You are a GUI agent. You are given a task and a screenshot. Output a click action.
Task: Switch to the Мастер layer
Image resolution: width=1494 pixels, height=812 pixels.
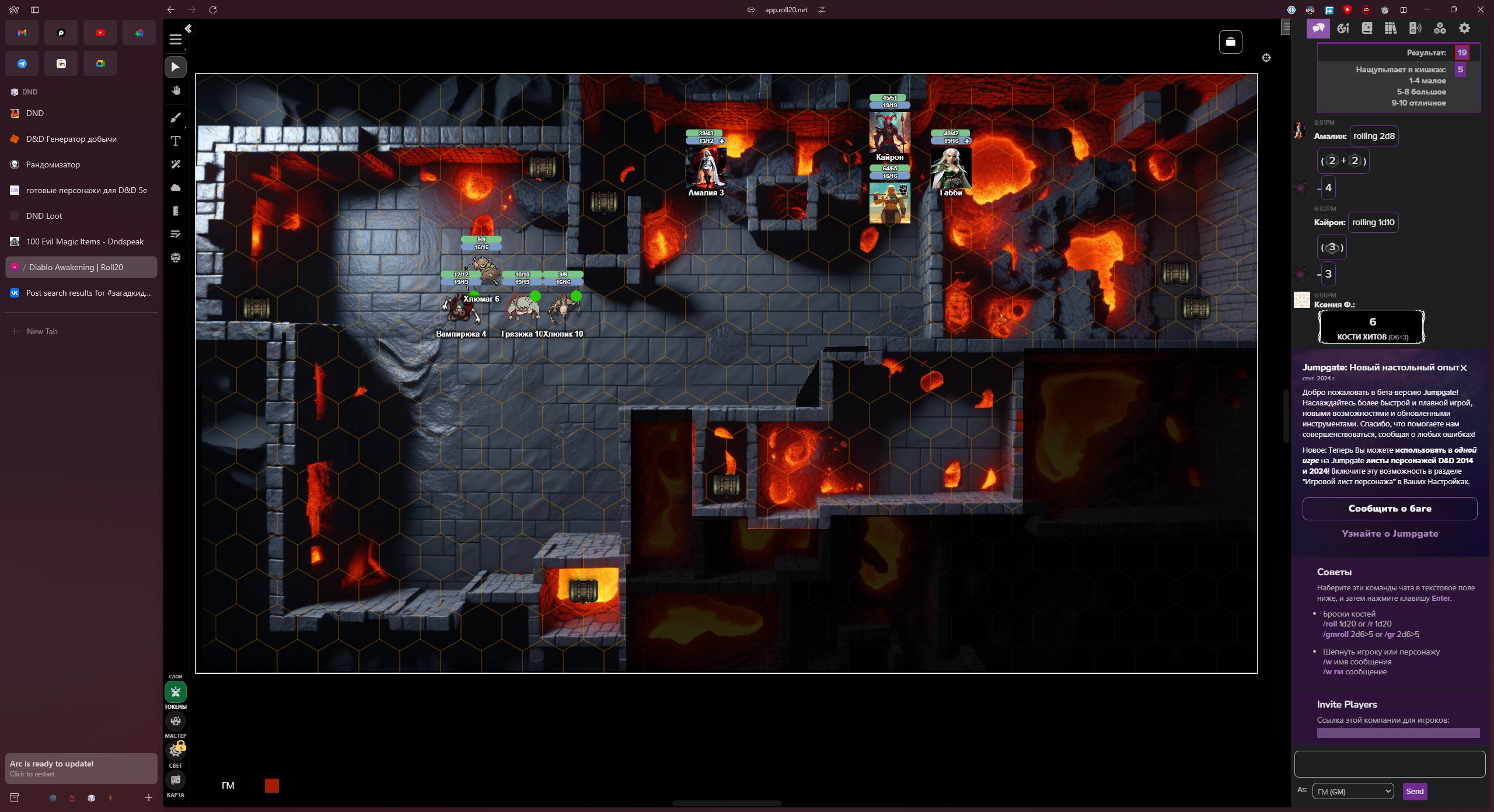click(x=176, y=722)
